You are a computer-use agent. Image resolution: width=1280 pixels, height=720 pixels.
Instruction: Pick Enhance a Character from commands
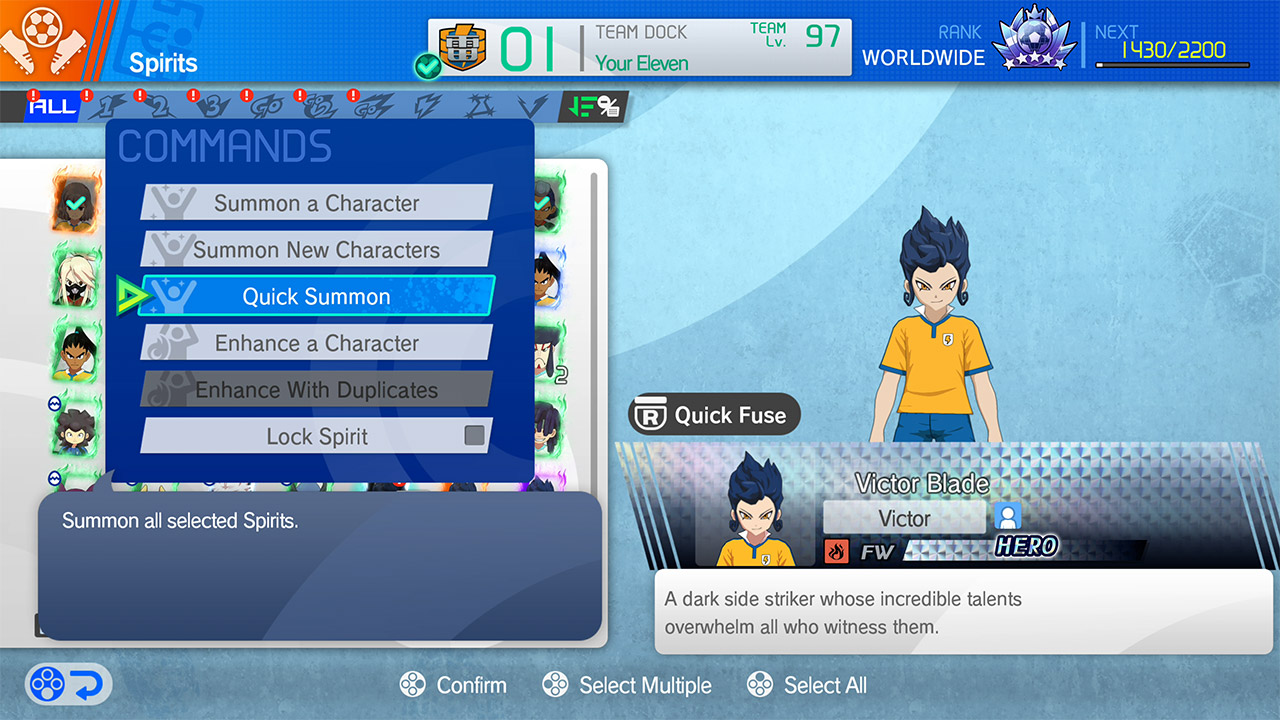click(x=316, y=343)
